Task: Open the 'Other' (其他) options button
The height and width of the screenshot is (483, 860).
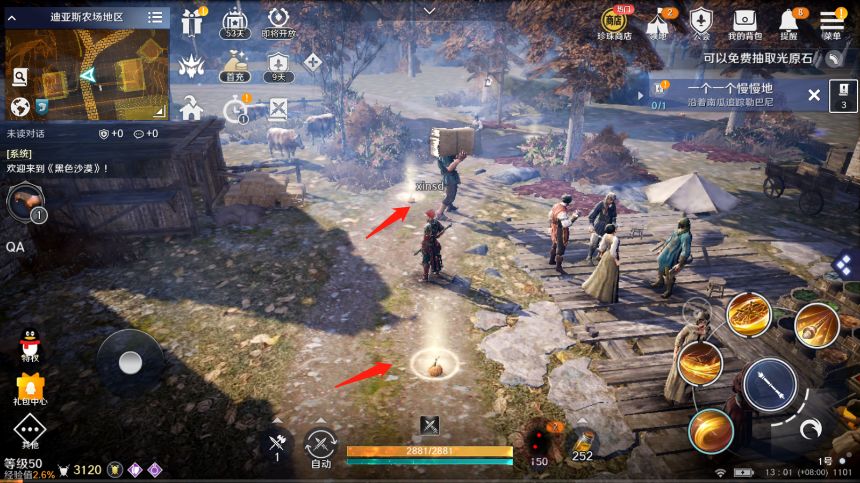Action: click(30, 431)
